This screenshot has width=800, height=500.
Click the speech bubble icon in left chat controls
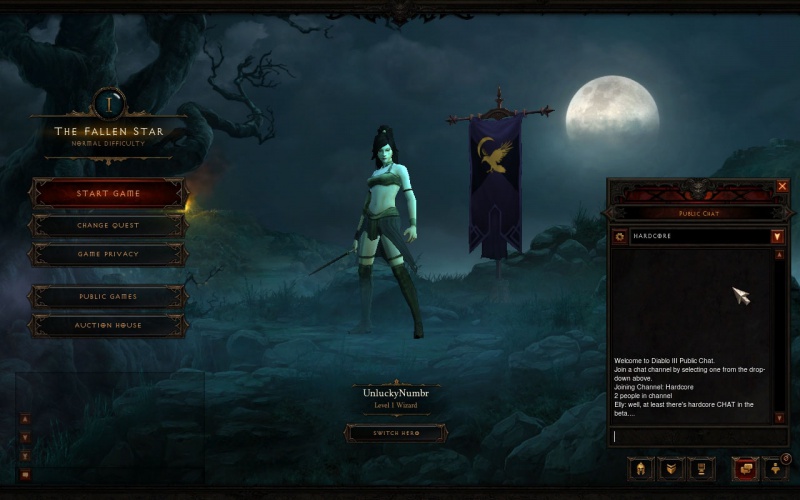pyautogui.click(x=25, y=474)
